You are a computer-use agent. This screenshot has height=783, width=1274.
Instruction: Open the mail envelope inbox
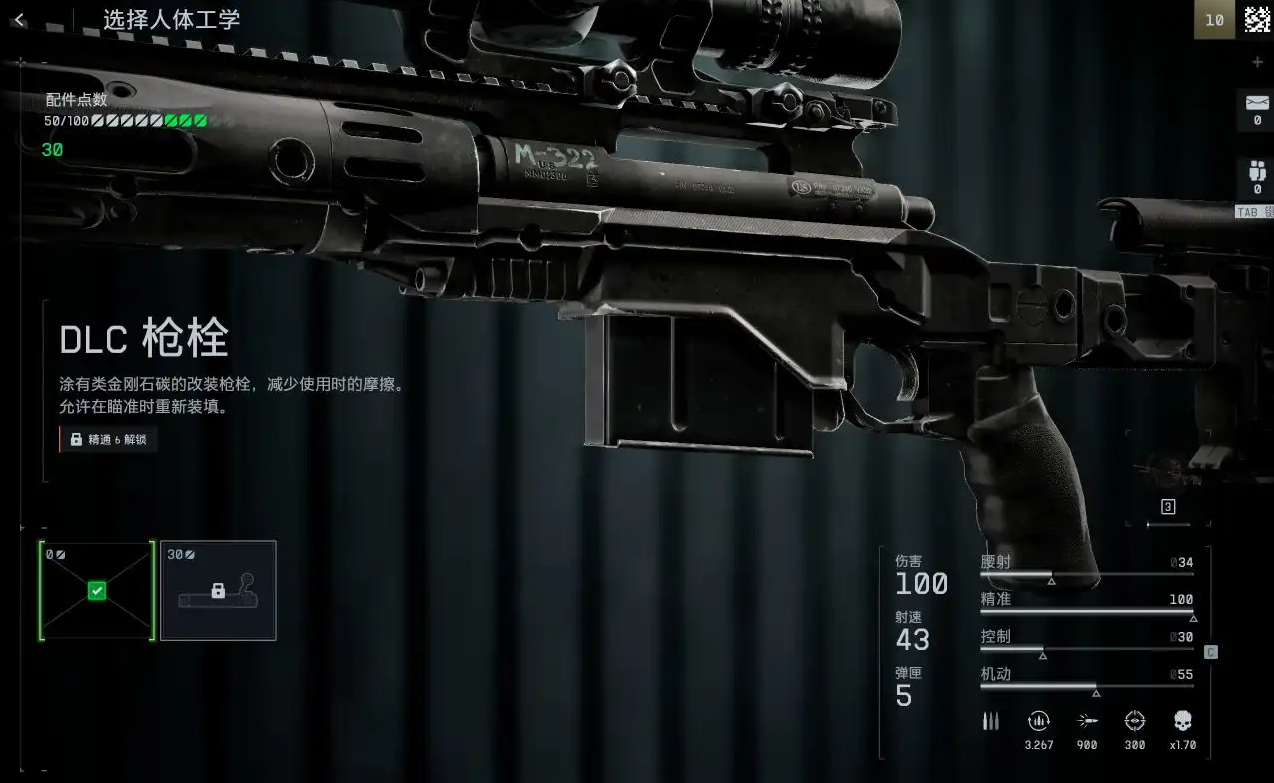click(1257, 104)
